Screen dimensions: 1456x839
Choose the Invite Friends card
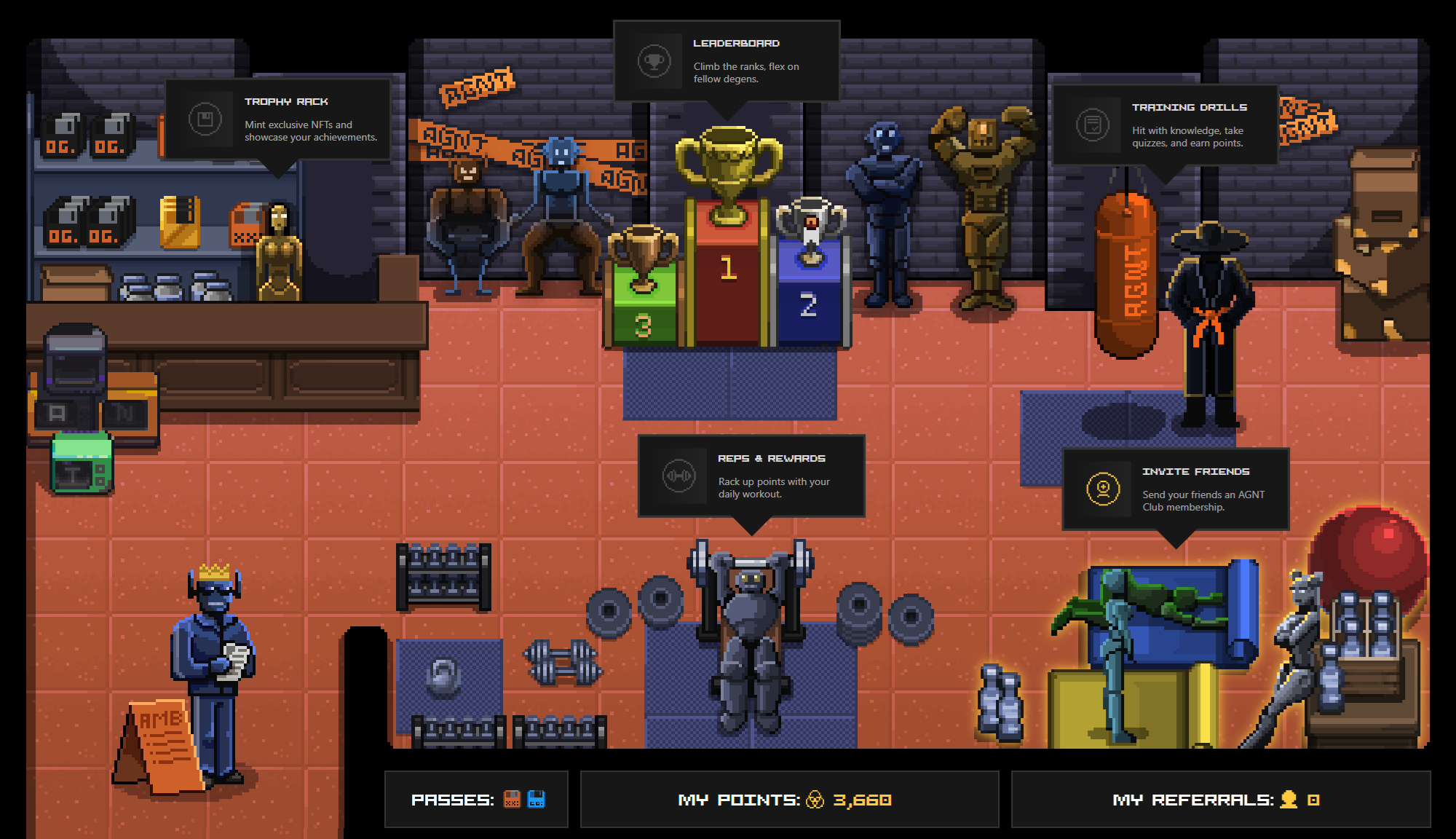tap(1176, 489)
